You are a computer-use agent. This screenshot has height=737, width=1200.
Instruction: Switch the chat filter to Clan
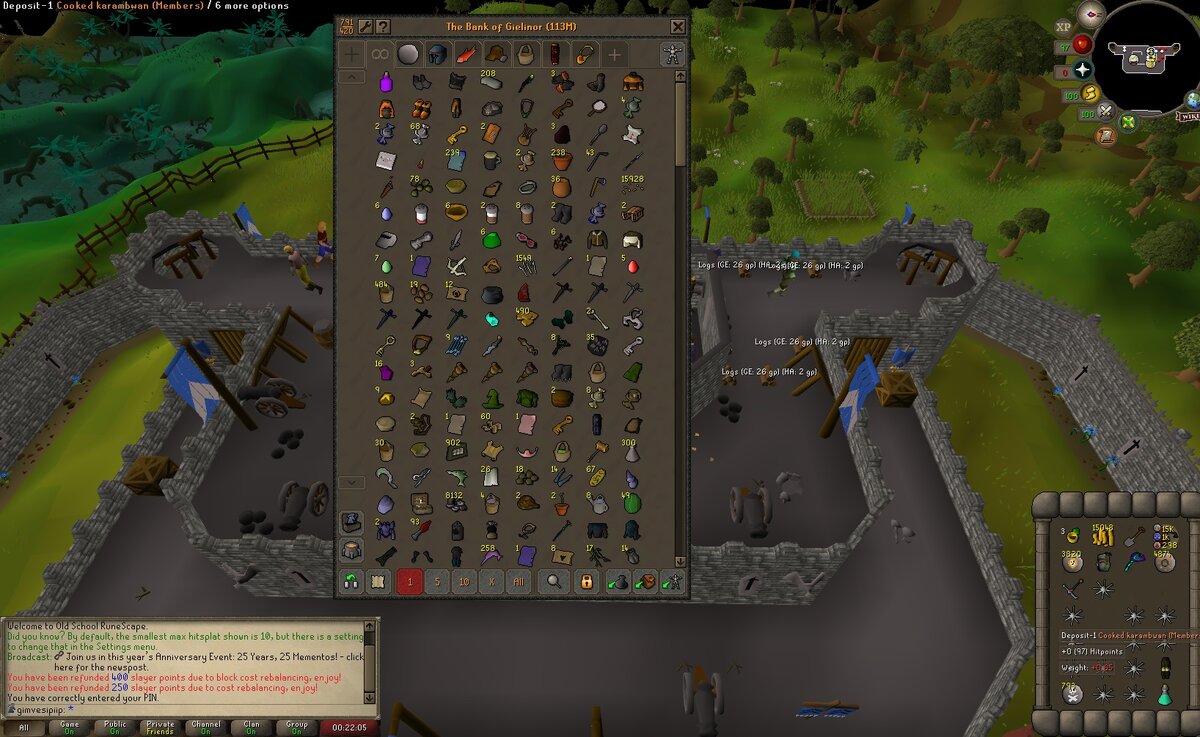click(x=253, y=727)
